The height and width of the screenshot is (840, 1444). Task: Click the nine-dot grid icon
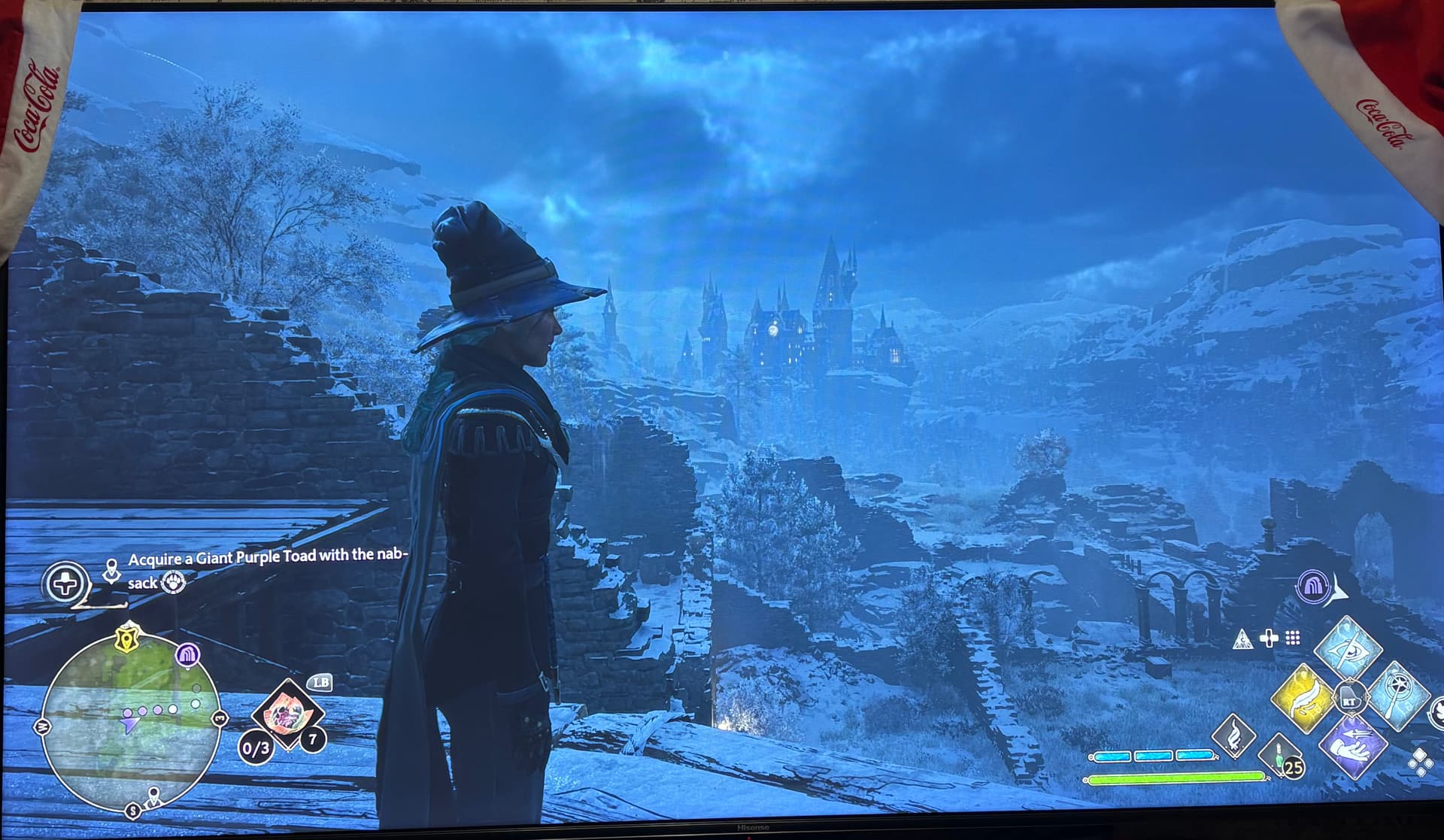pos(1293,638)
